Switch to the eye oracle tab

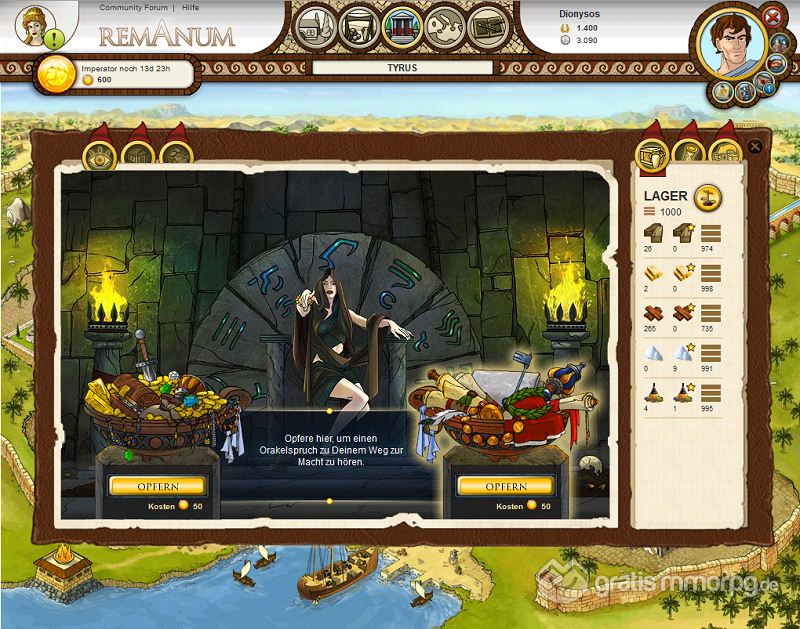99,155
